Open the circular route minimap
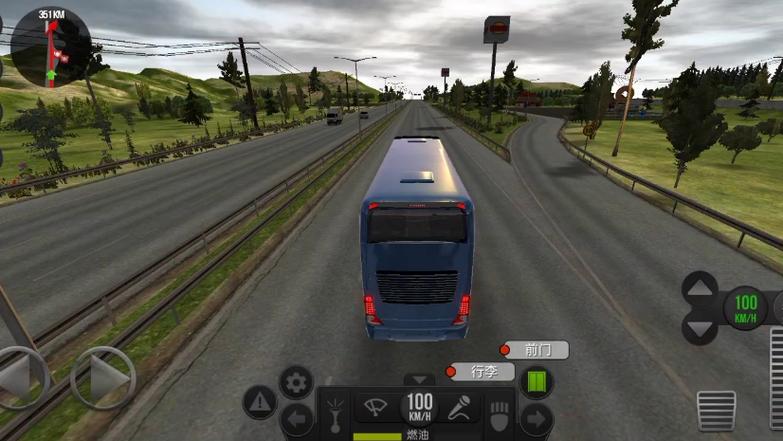This screenshot has height=441, width=783. coord(50,47)
